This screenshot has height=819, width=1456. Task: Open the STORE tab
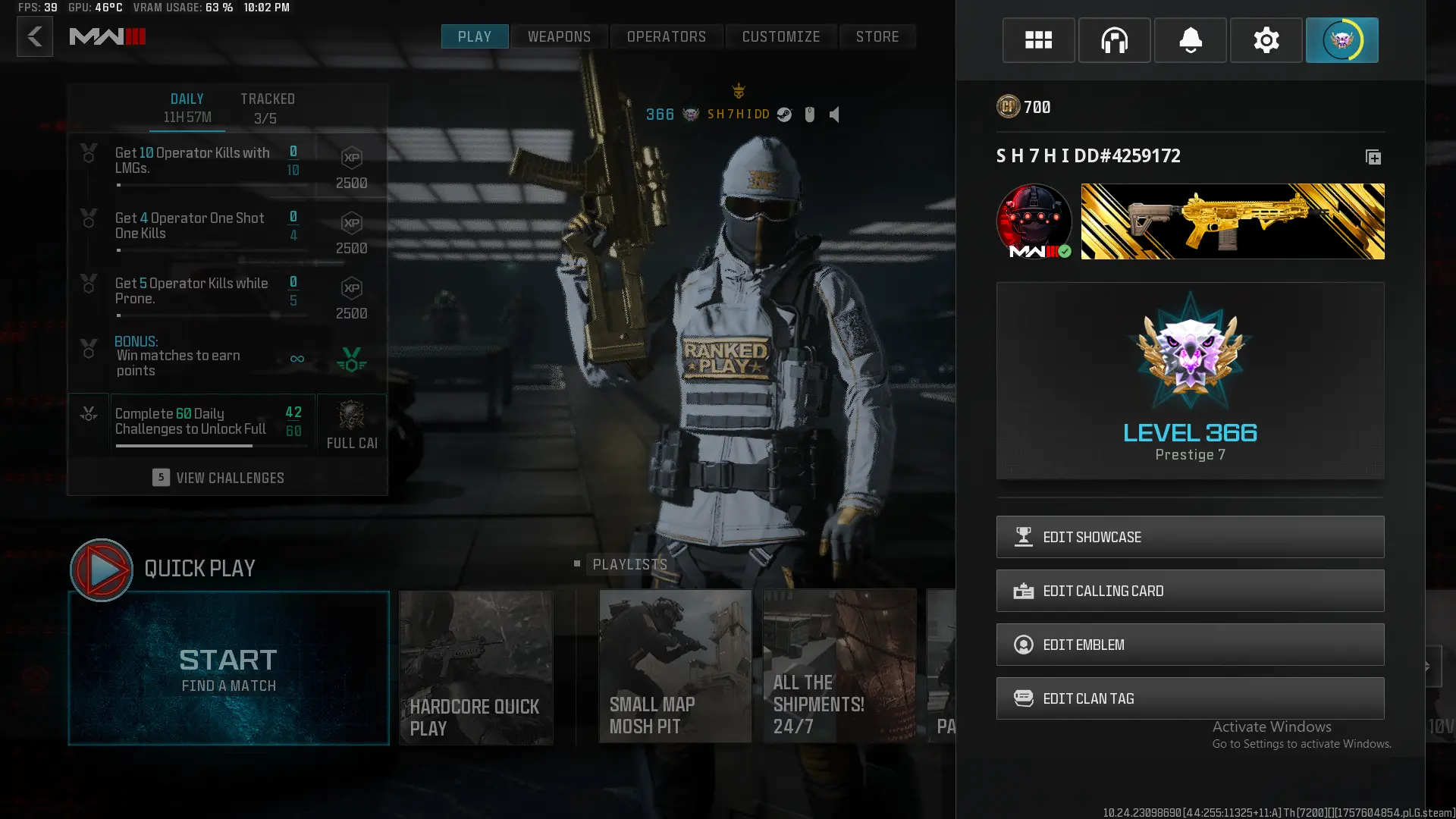point(877,36)
